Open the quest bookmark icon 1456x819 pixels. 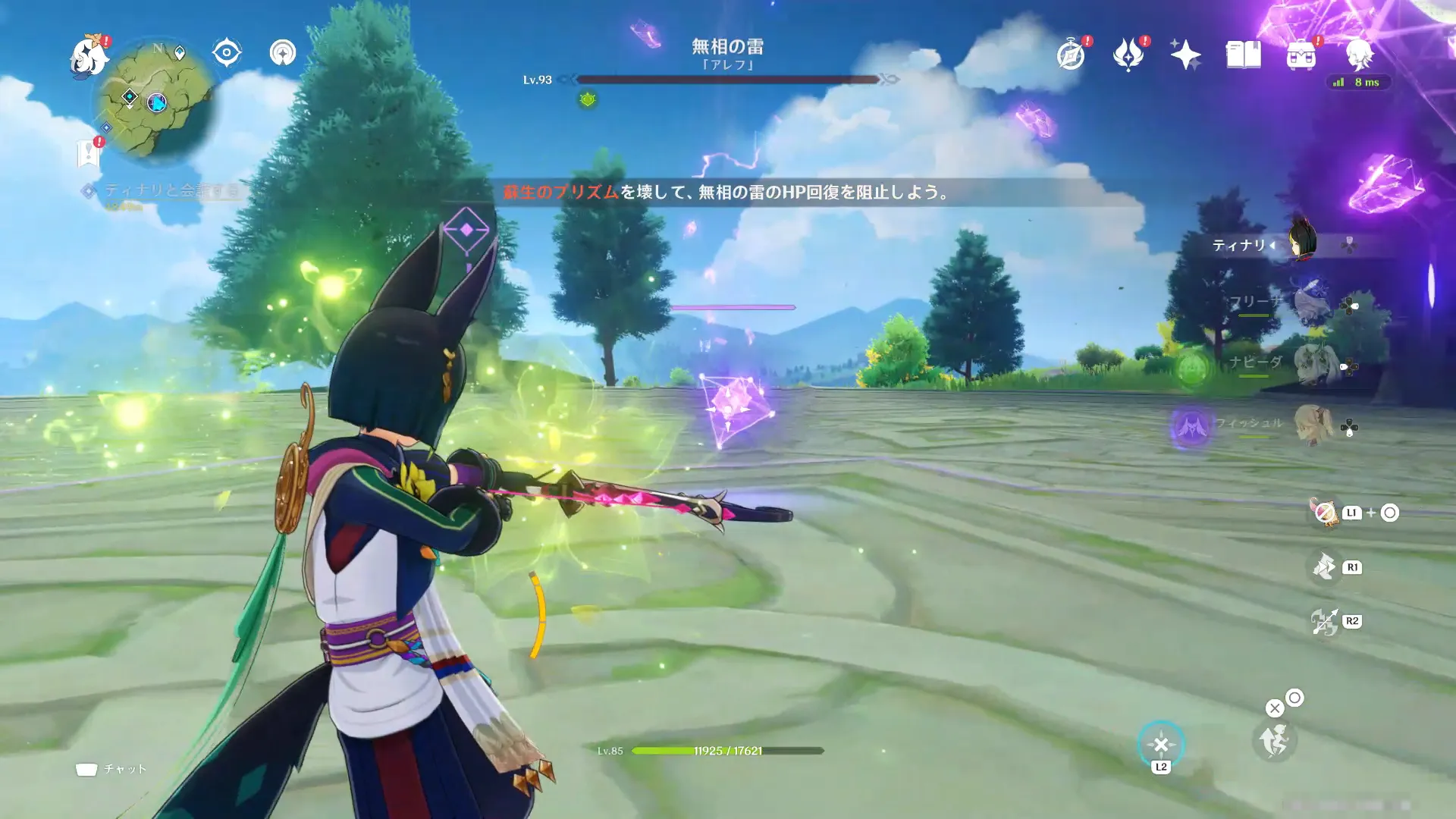pyautogui.click(x=89, y=153)
